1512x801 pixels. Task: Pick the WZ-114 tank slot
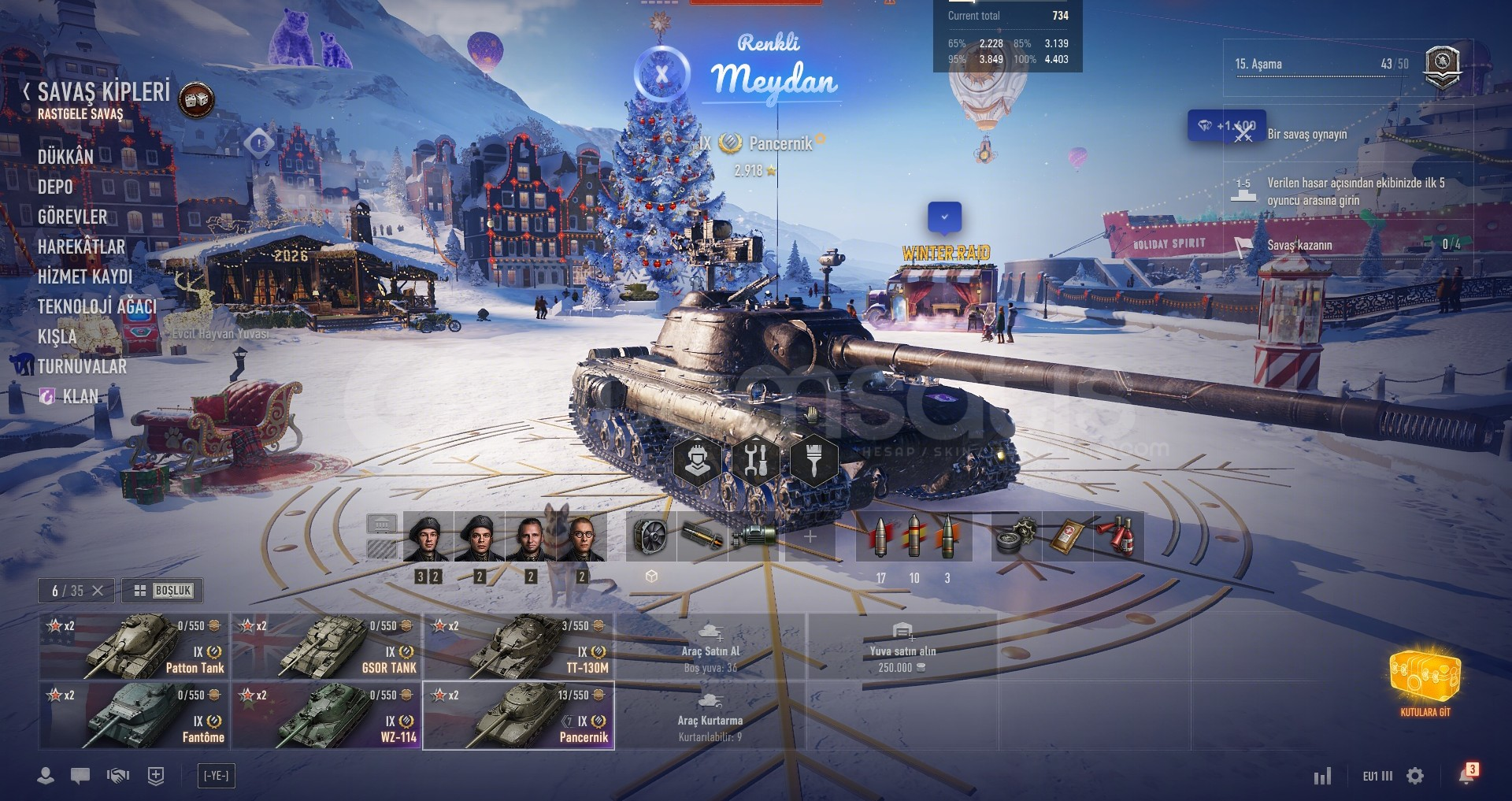point(326,716)
